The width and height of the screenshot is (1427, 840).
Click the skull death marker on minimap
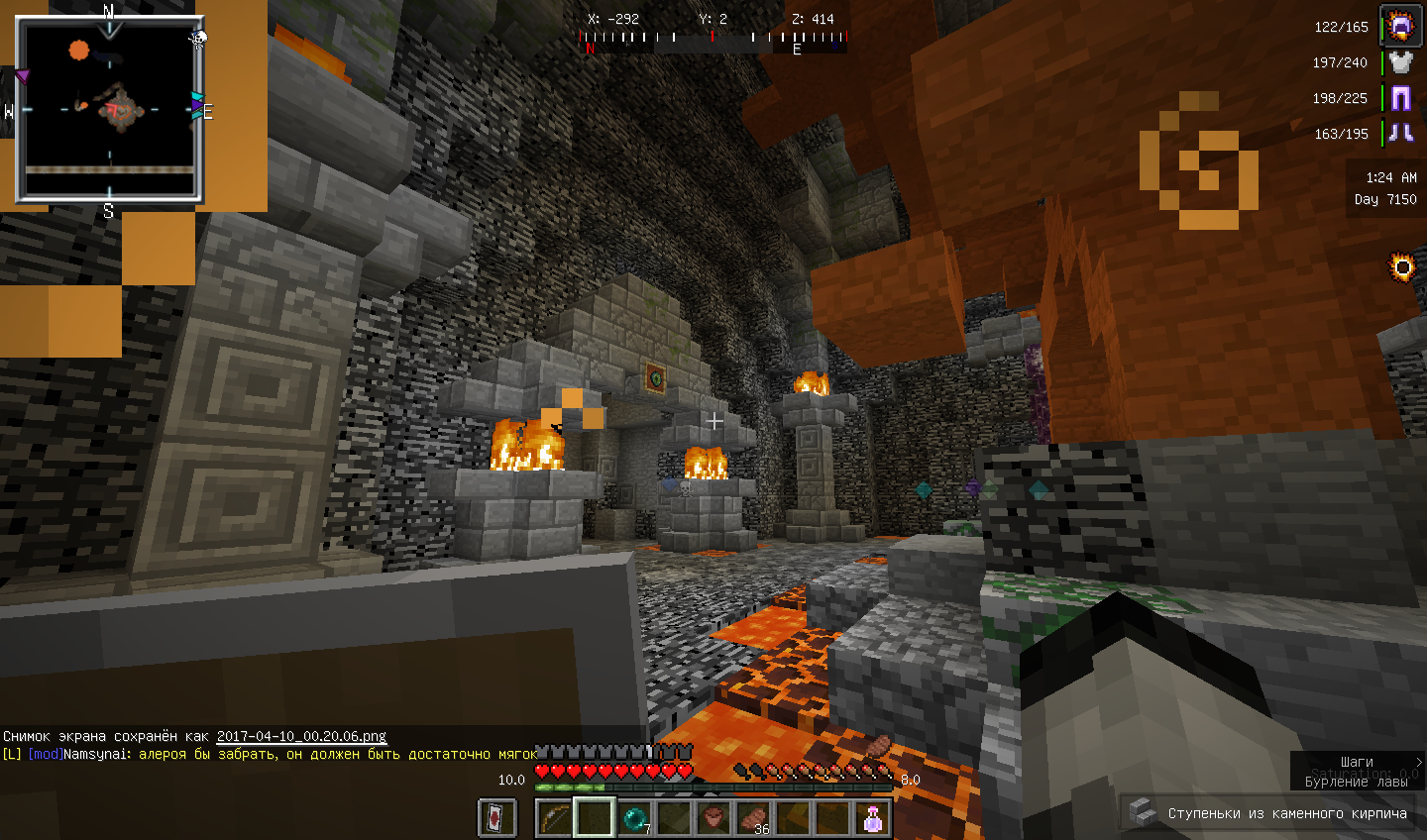[198, 38]
